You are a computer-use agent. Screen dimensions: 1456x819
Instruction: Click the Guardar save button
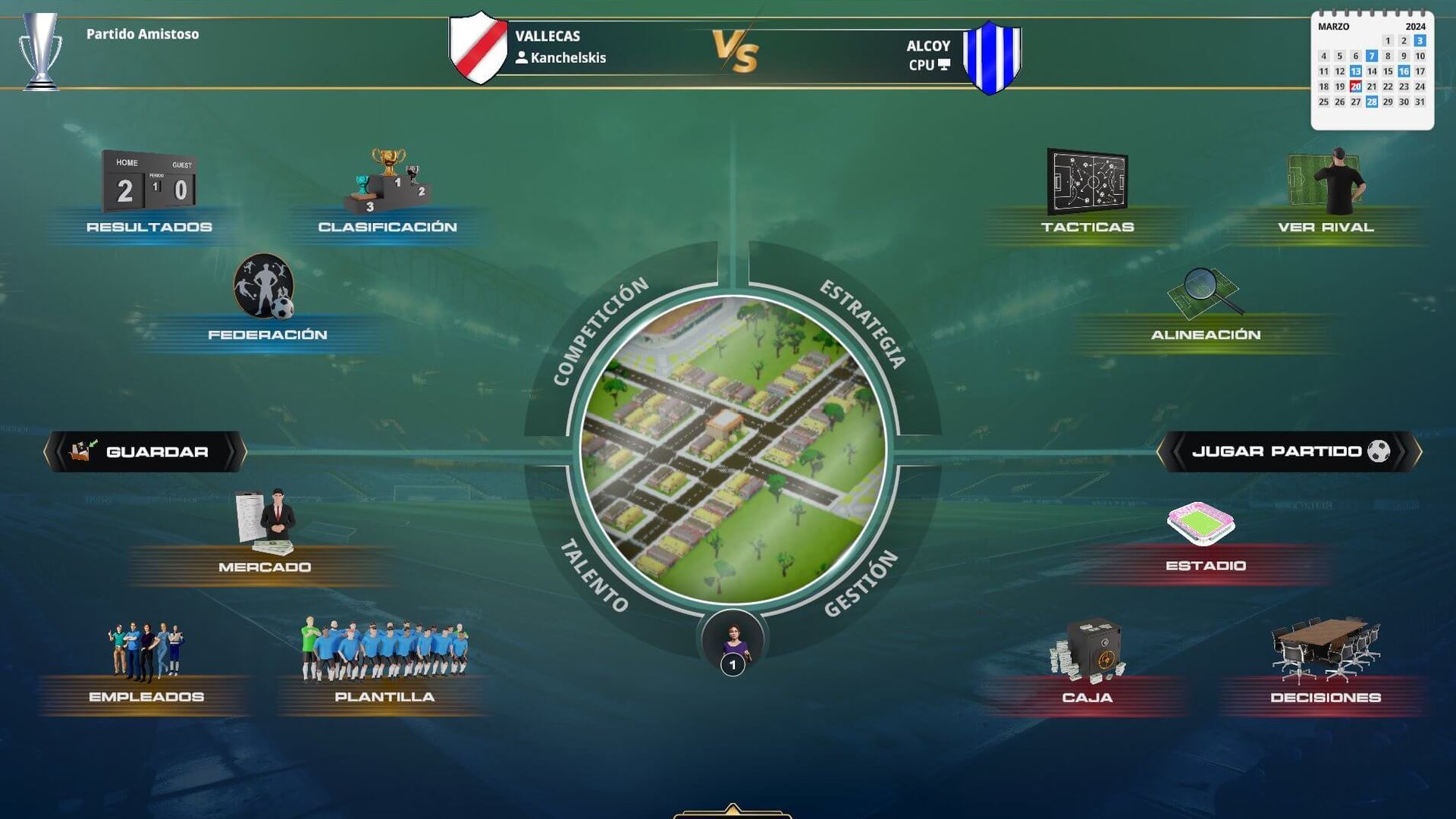tap(146, 452)
